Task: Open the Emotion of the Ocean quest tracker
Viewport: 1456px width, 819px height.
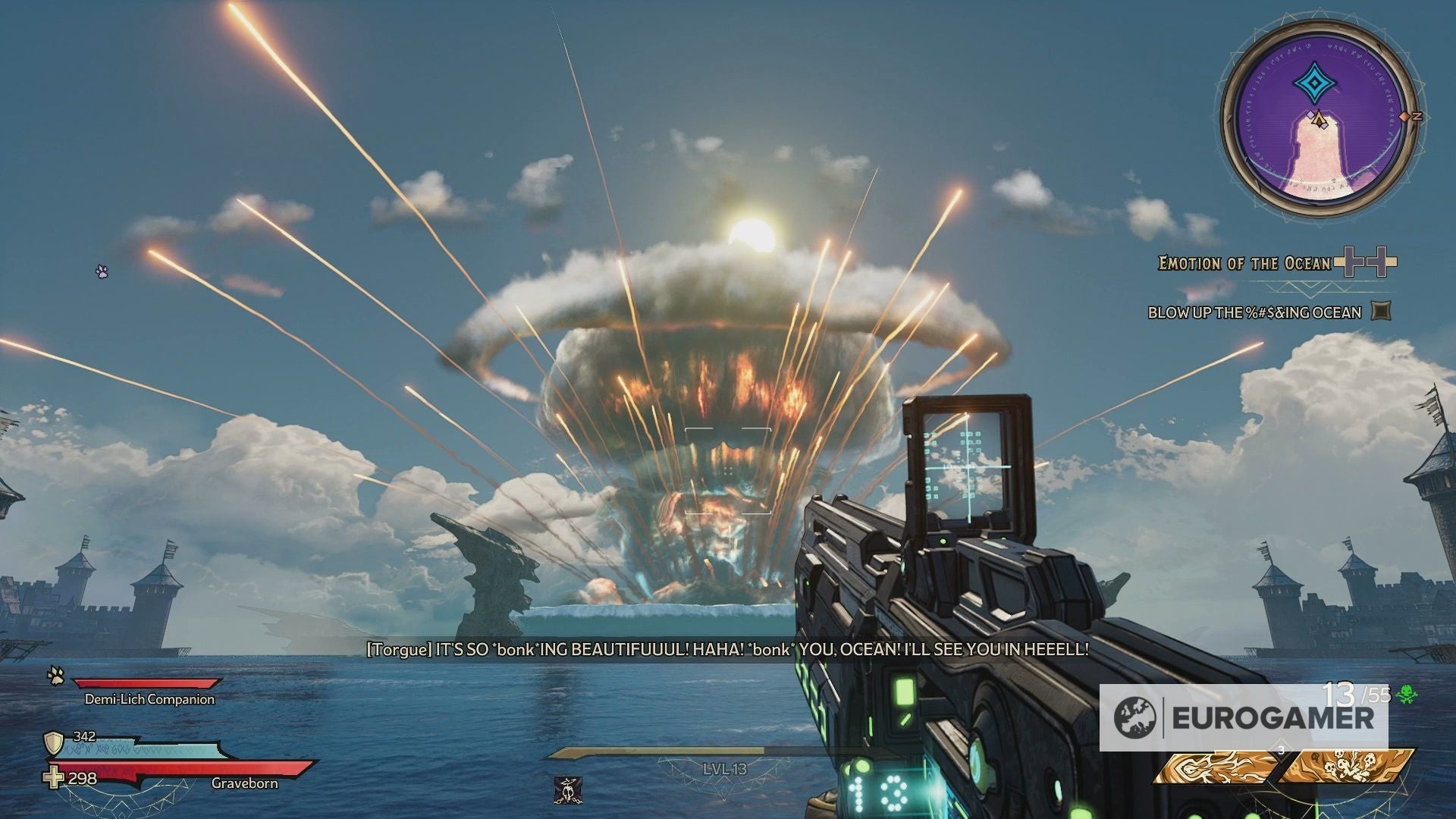Action: click(x=1244, y=263)
